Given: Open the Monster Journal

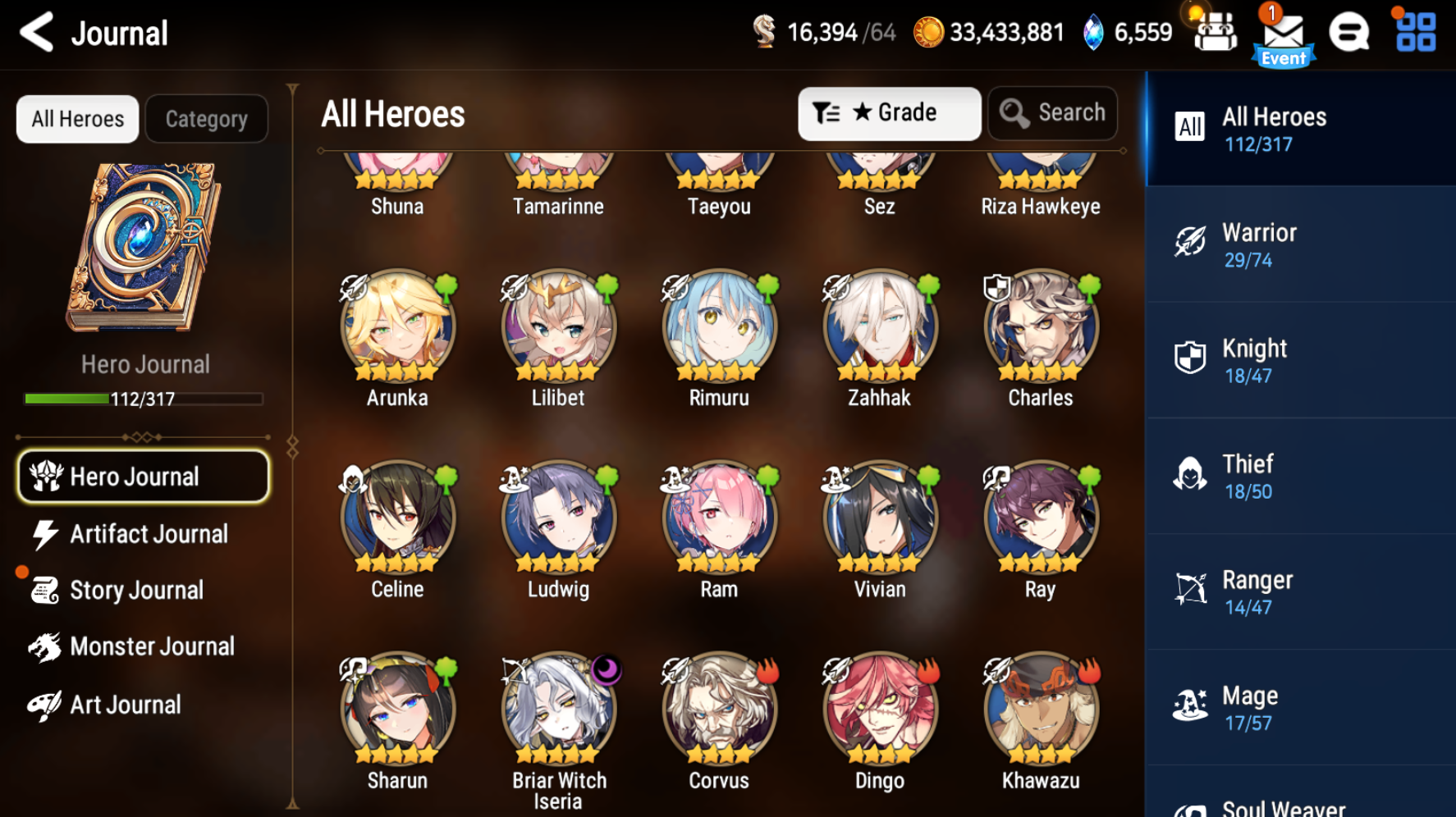Looking at the screenshot, I should pos(152,646).
